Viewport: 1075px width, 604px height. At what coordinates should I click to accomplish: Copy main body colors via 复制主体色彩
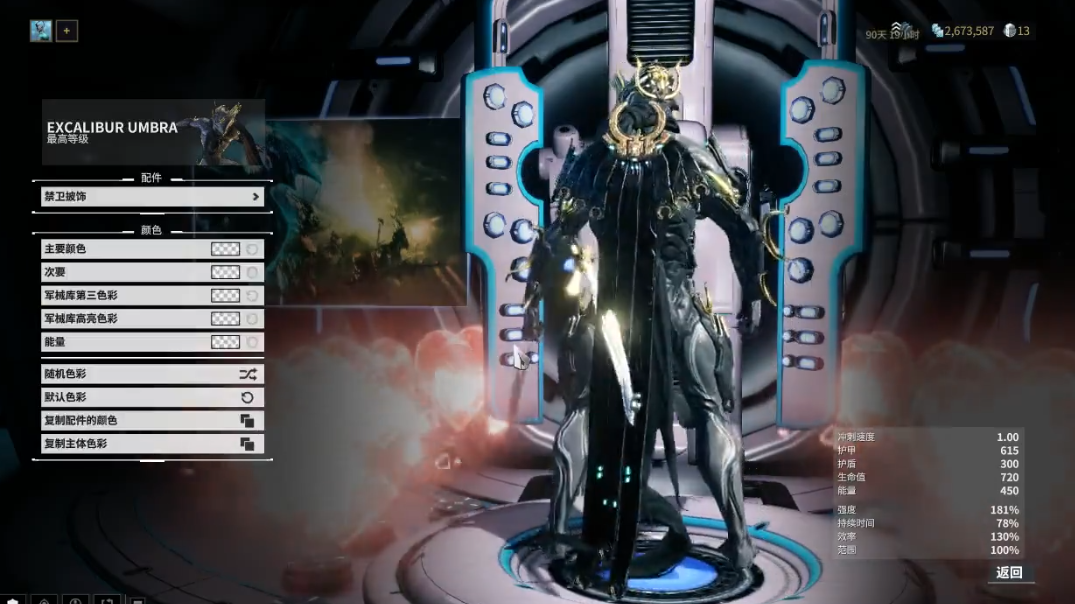tap(152, 444)
